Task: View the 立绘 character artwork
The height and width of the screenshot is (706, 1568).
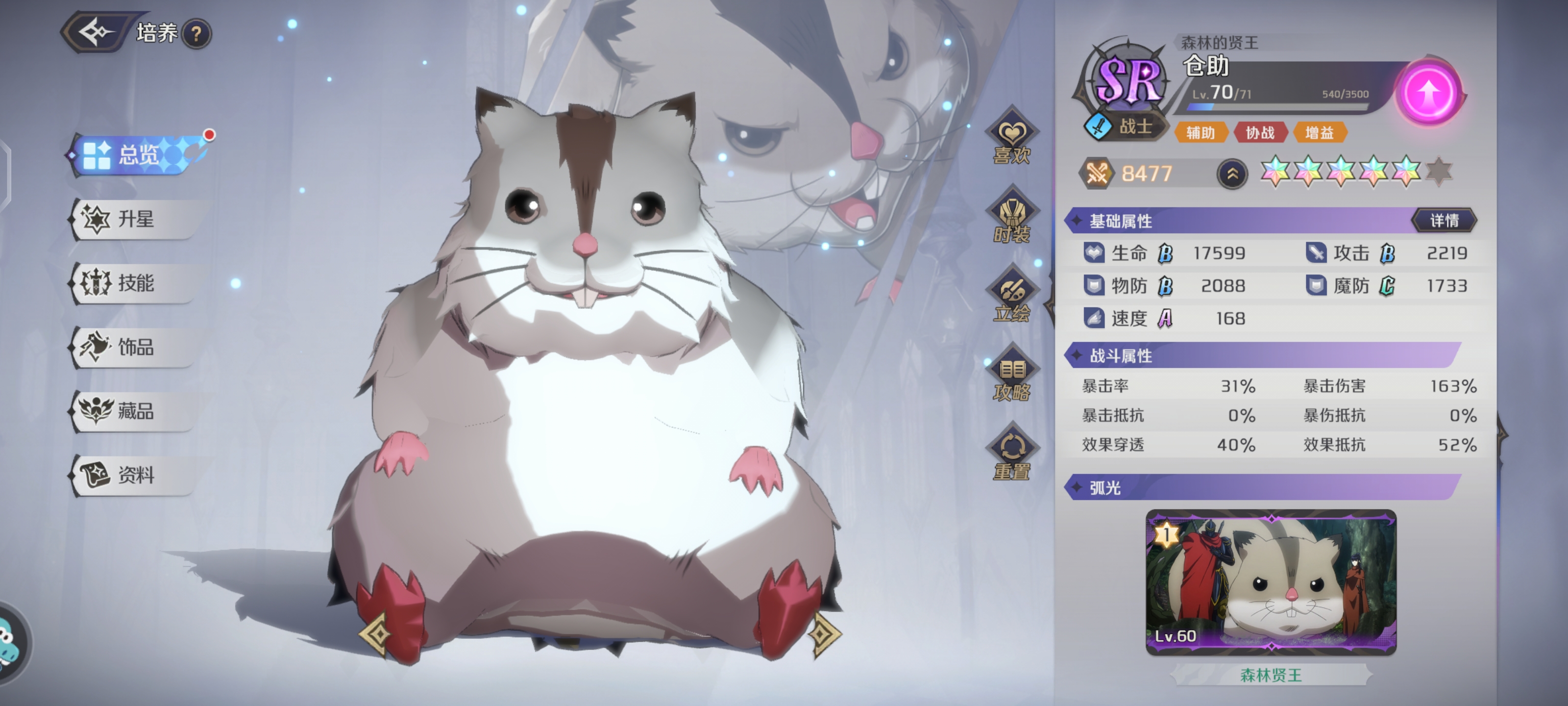Action: point(1012,300)
